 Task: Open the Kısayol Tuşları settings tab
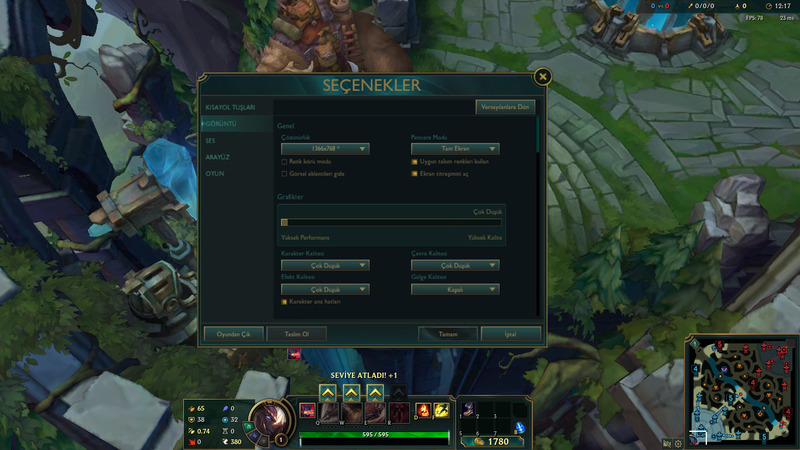pyautogui.click(x=231, y=107)
